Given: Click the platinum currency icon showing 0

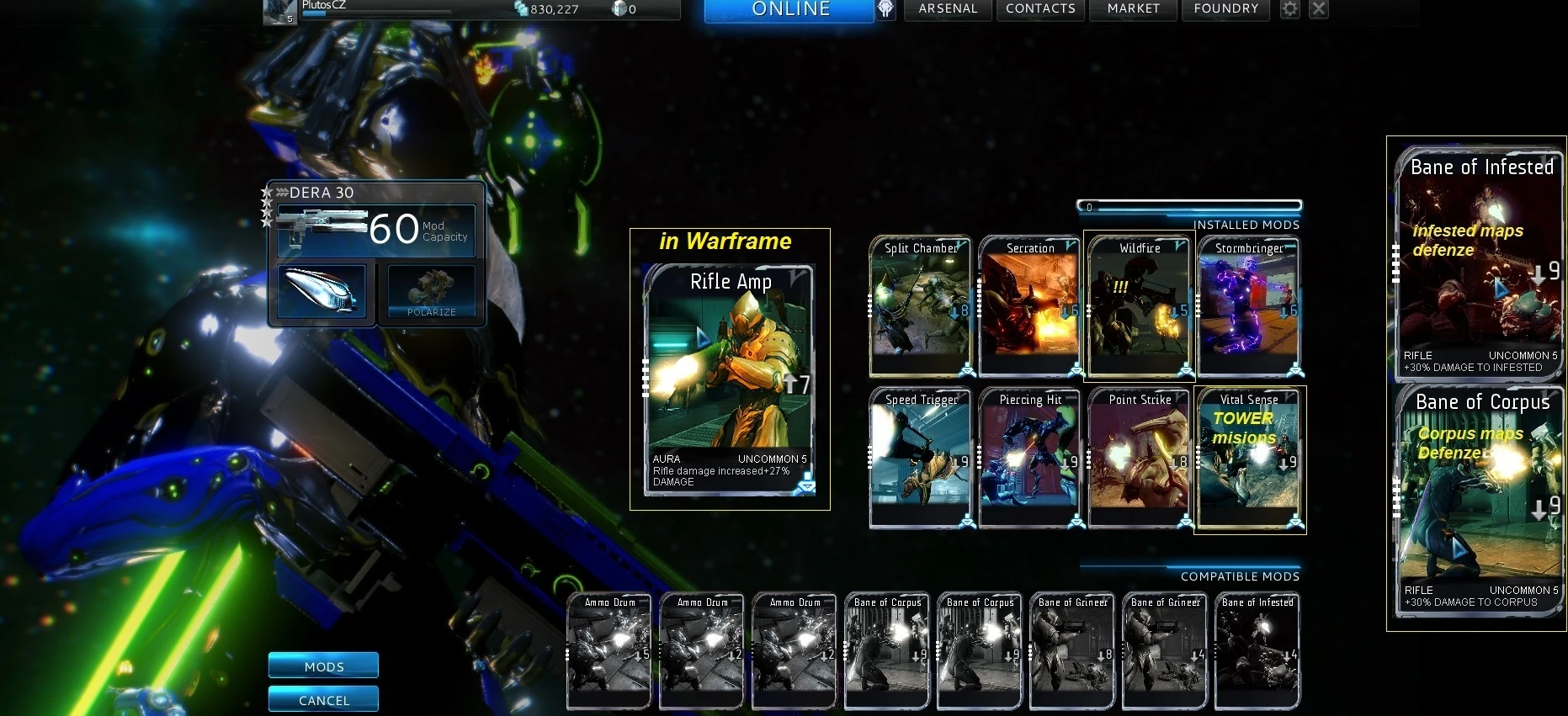Looking at the screenshot, I should (x=619, y=10).
